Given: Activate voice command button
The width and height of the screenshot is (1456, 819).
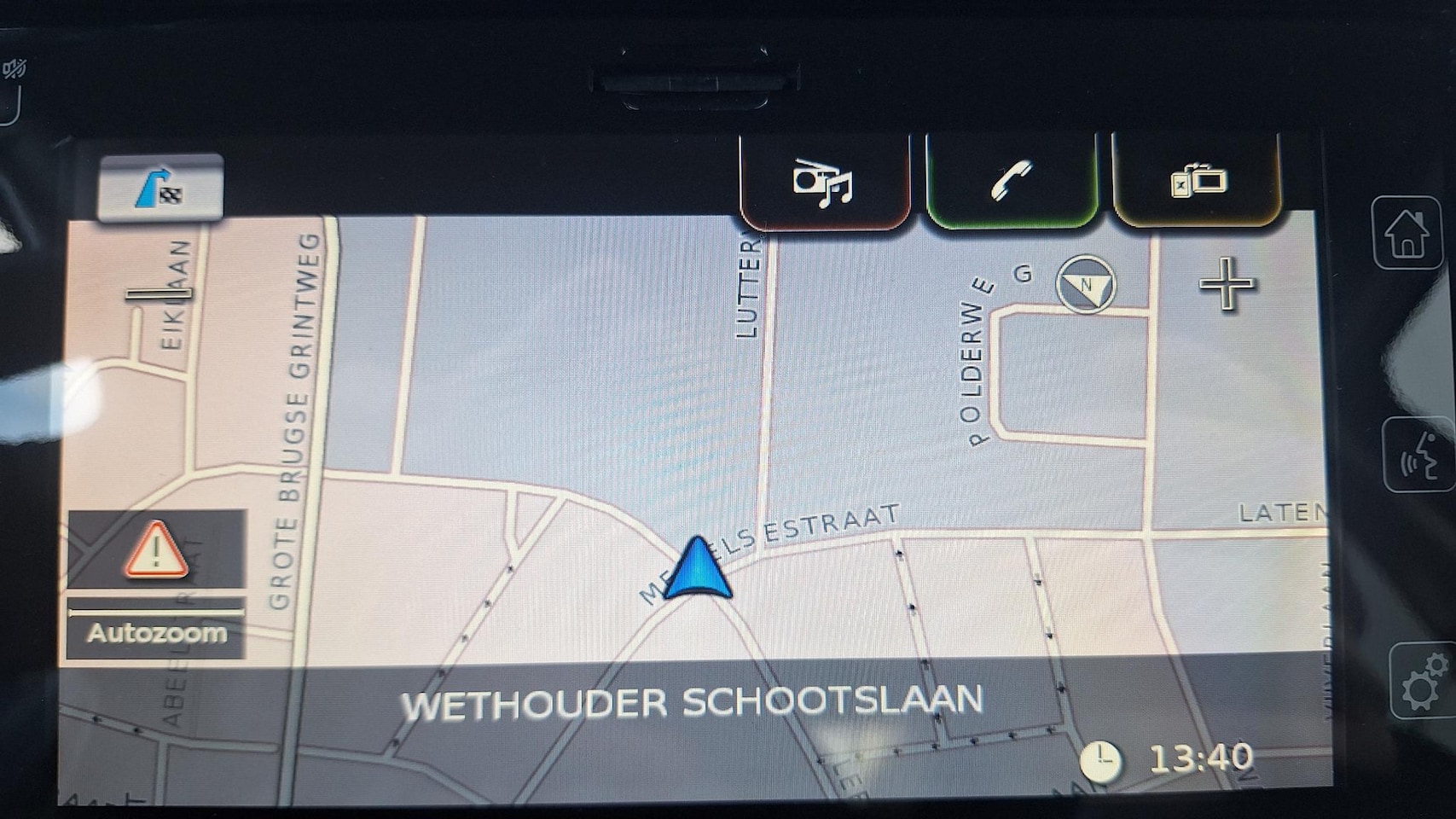Looking at the screenshot, I should pyautogui.click(x=1418, y=455).
